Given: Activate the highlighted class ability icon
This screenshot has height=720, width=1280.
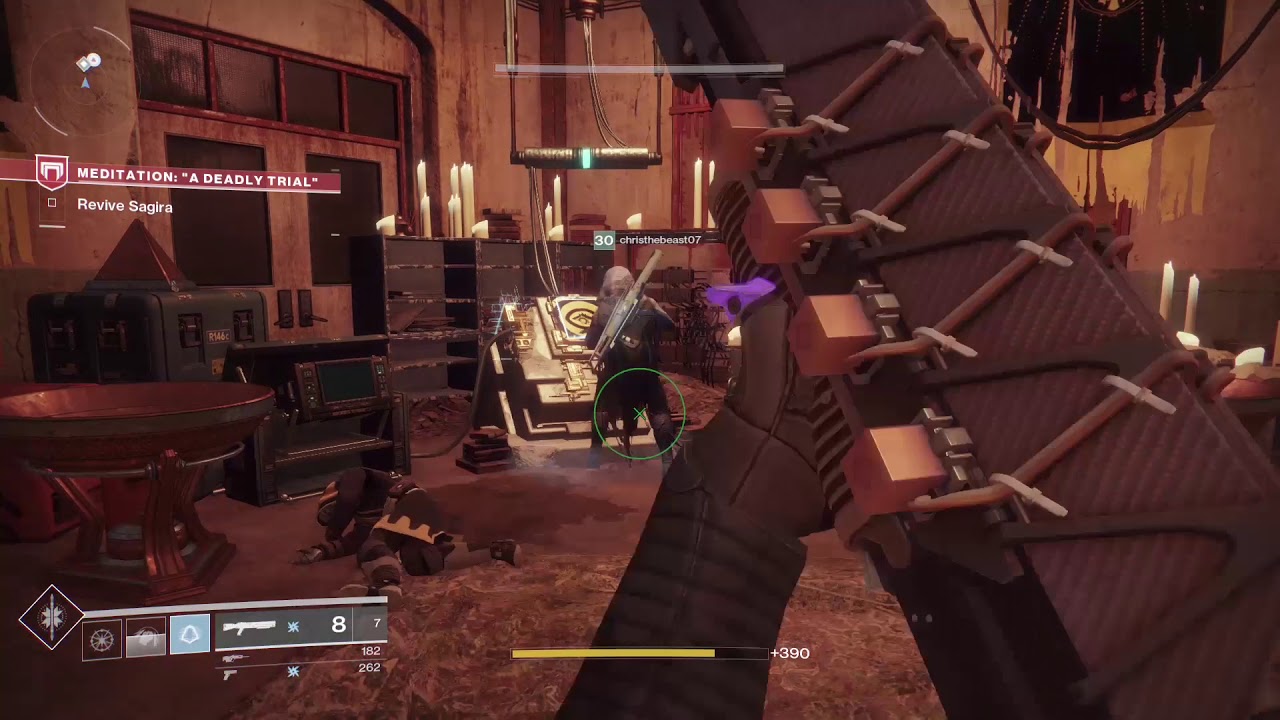Looking at the screenshot, I should pos(190,635).
